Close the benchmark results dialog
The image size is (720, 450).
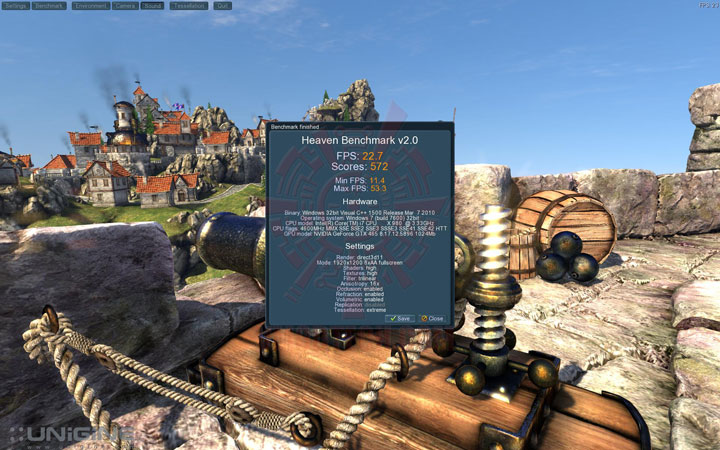point(432,318)
